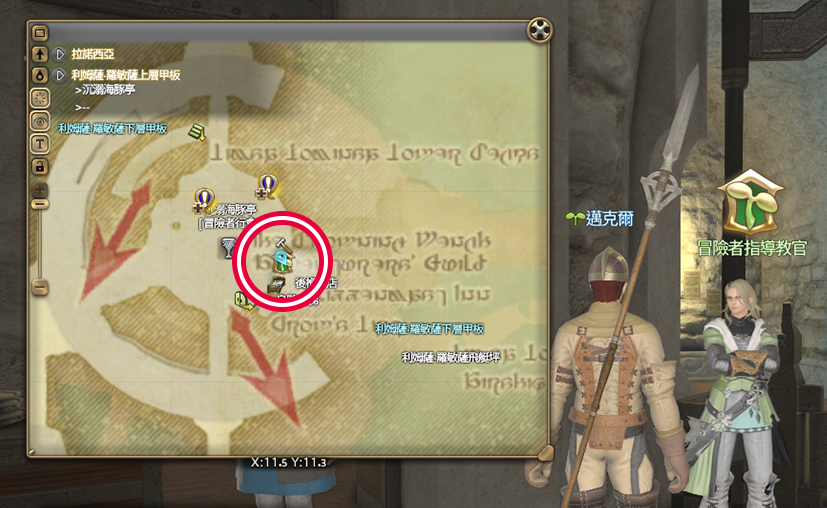827x508 pixels.
Task: Click the blue 利姆薩·羅敏薩下層甲板 link at top-left
Action: 112,128
